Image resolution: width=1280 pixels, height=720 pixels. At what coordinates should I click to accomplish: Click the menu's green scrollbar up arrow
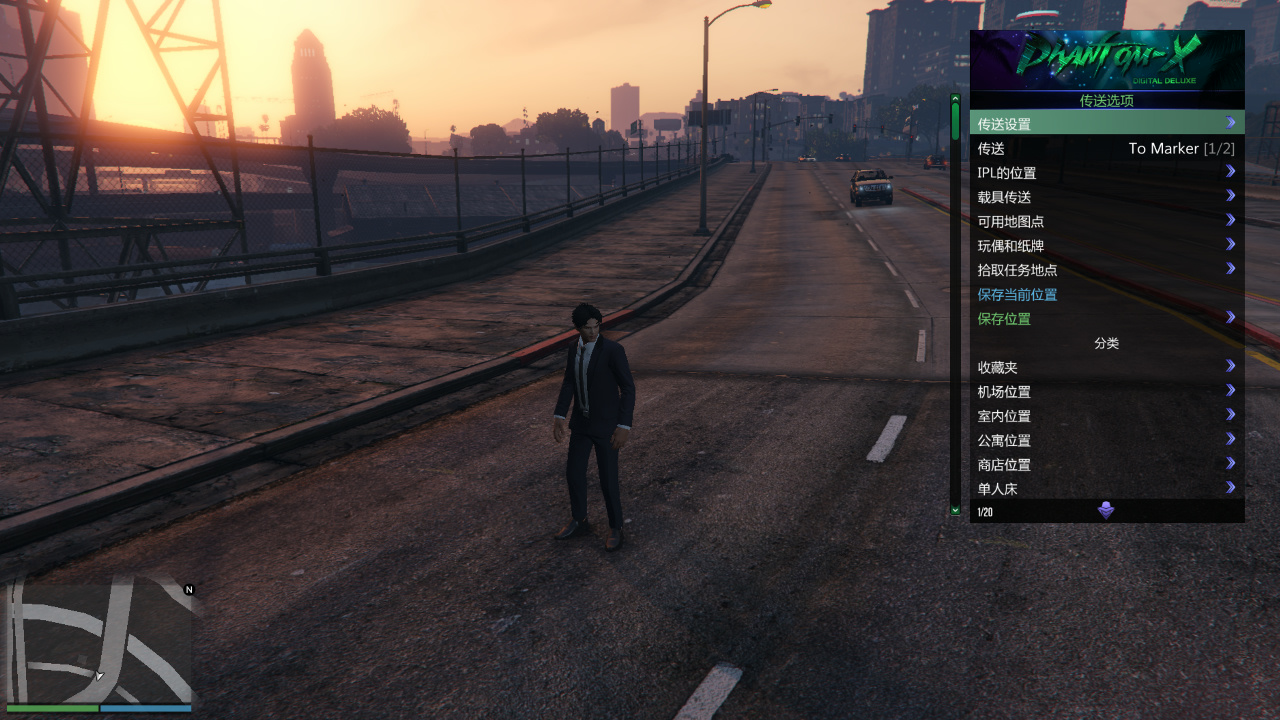pos(955,99)
